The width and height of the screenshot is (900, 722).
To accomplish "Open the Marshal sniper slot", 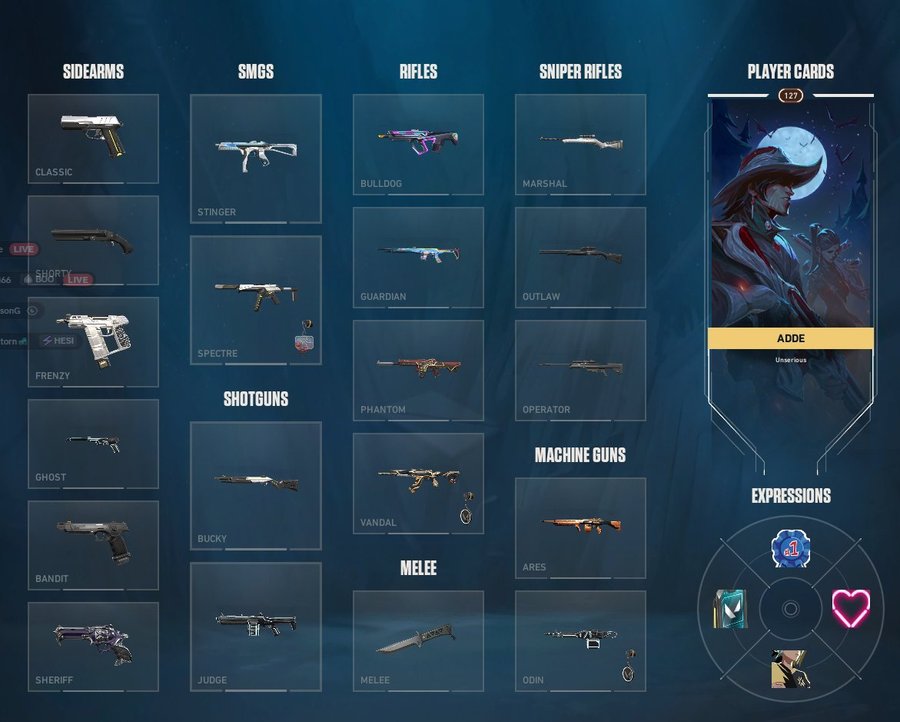I will (580, 144).
